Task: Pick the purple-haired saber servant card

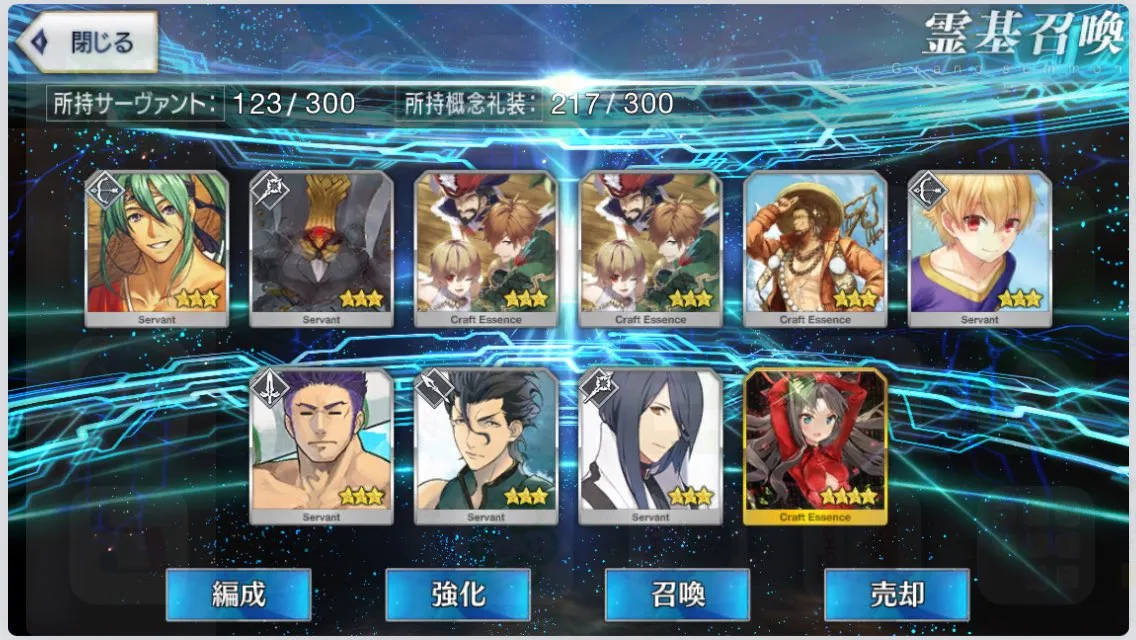Action: click(321, 446)
